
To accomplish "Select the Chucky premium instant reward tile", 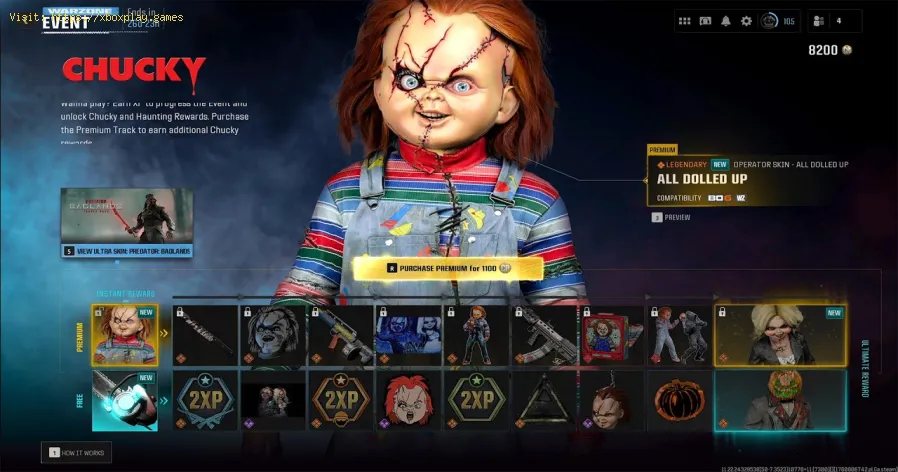I will tap(125, 335).
